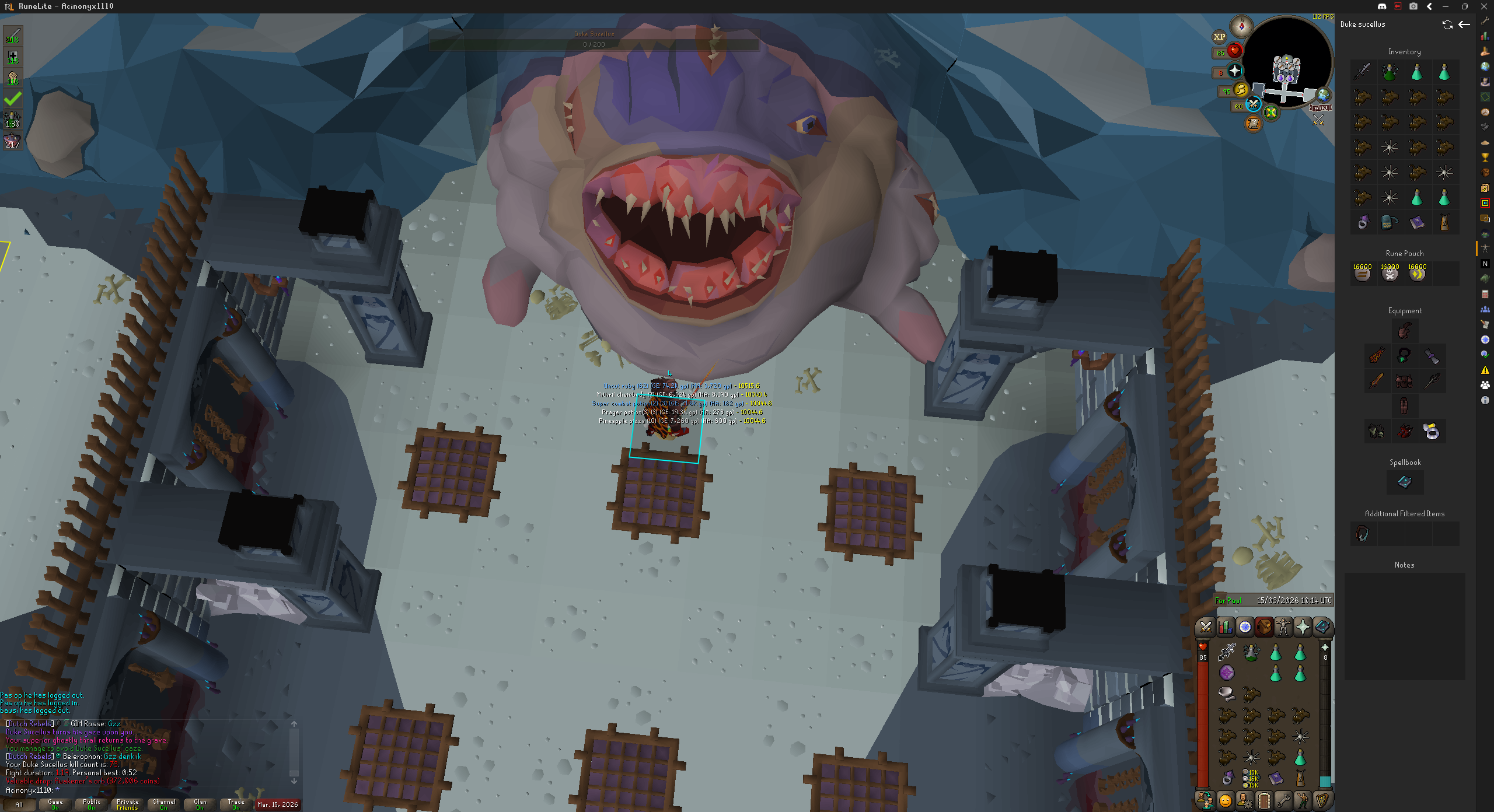Click the Wiki banner button
1494x812 pixels.
1320,107
